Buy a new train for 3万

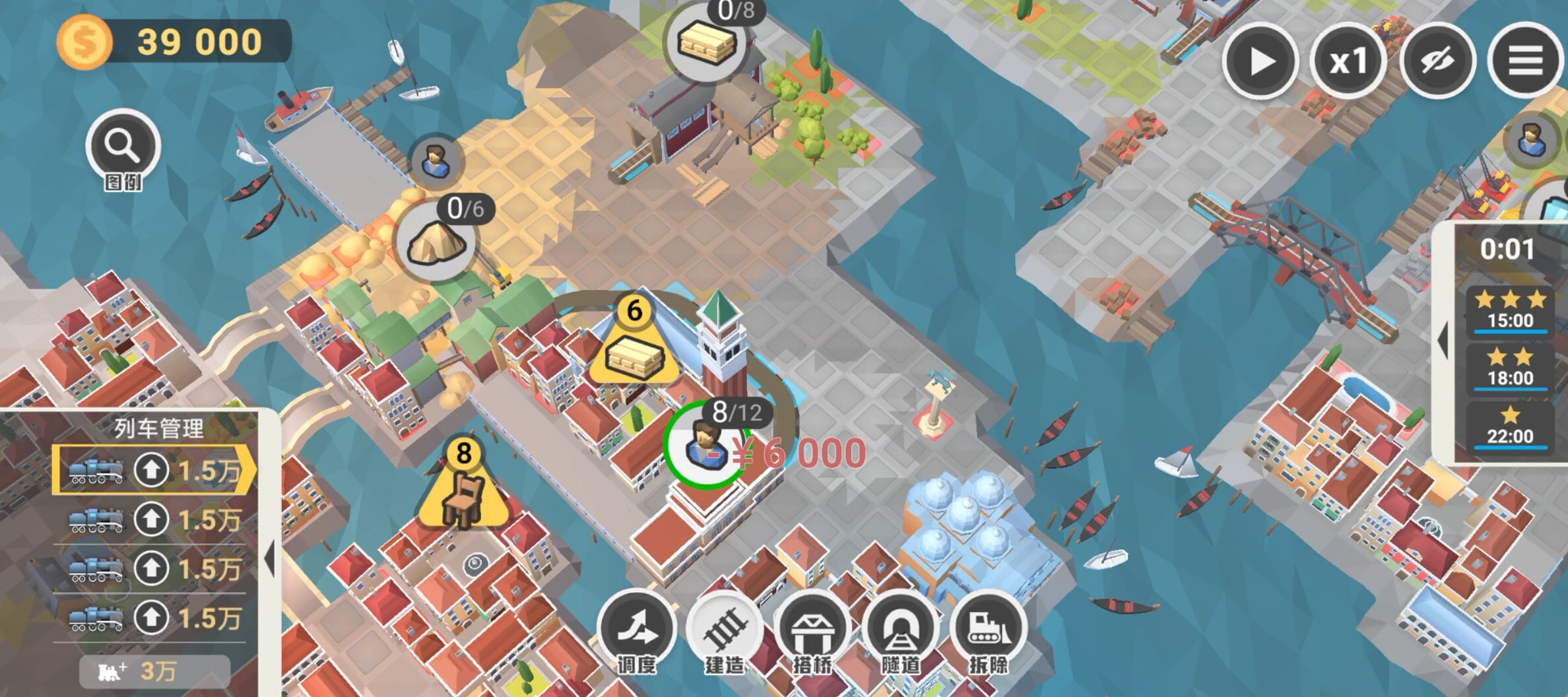coord(154,671)
